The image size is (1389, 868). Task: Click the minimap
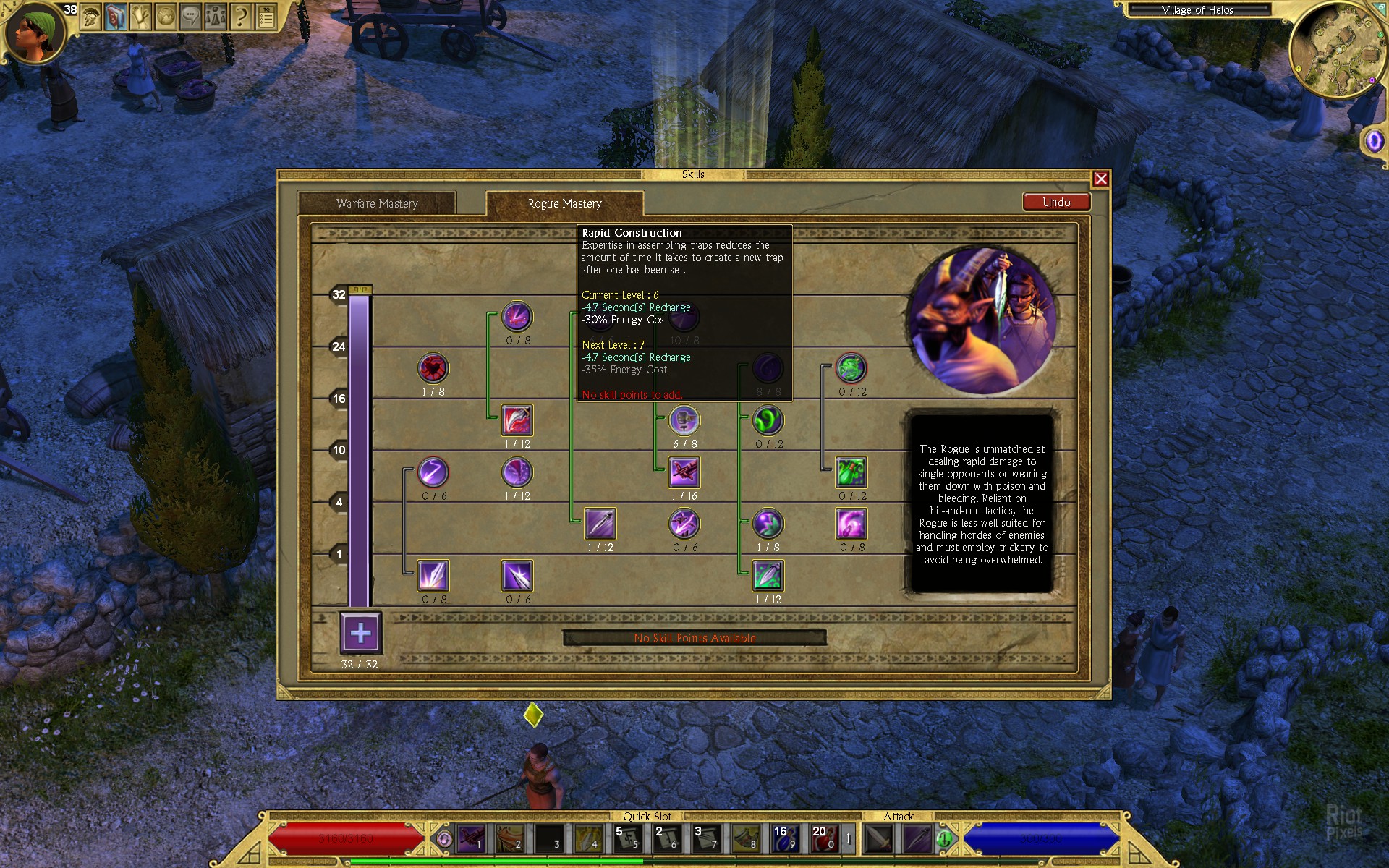tap(1335, 49)
